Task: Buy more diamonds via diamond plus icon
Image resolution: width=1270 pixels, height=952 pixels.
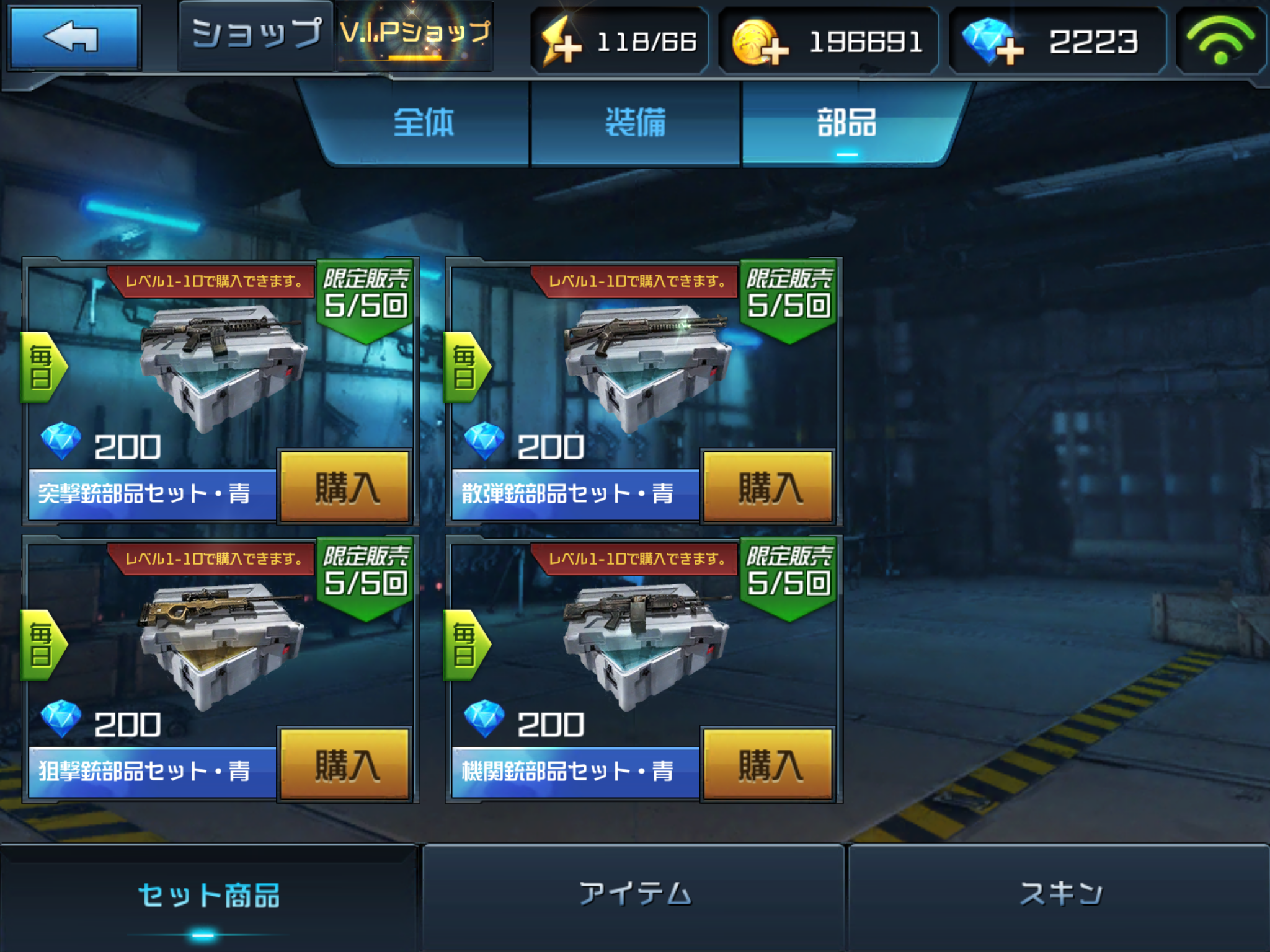Action: pyautogui.click(x=993, y=42)
